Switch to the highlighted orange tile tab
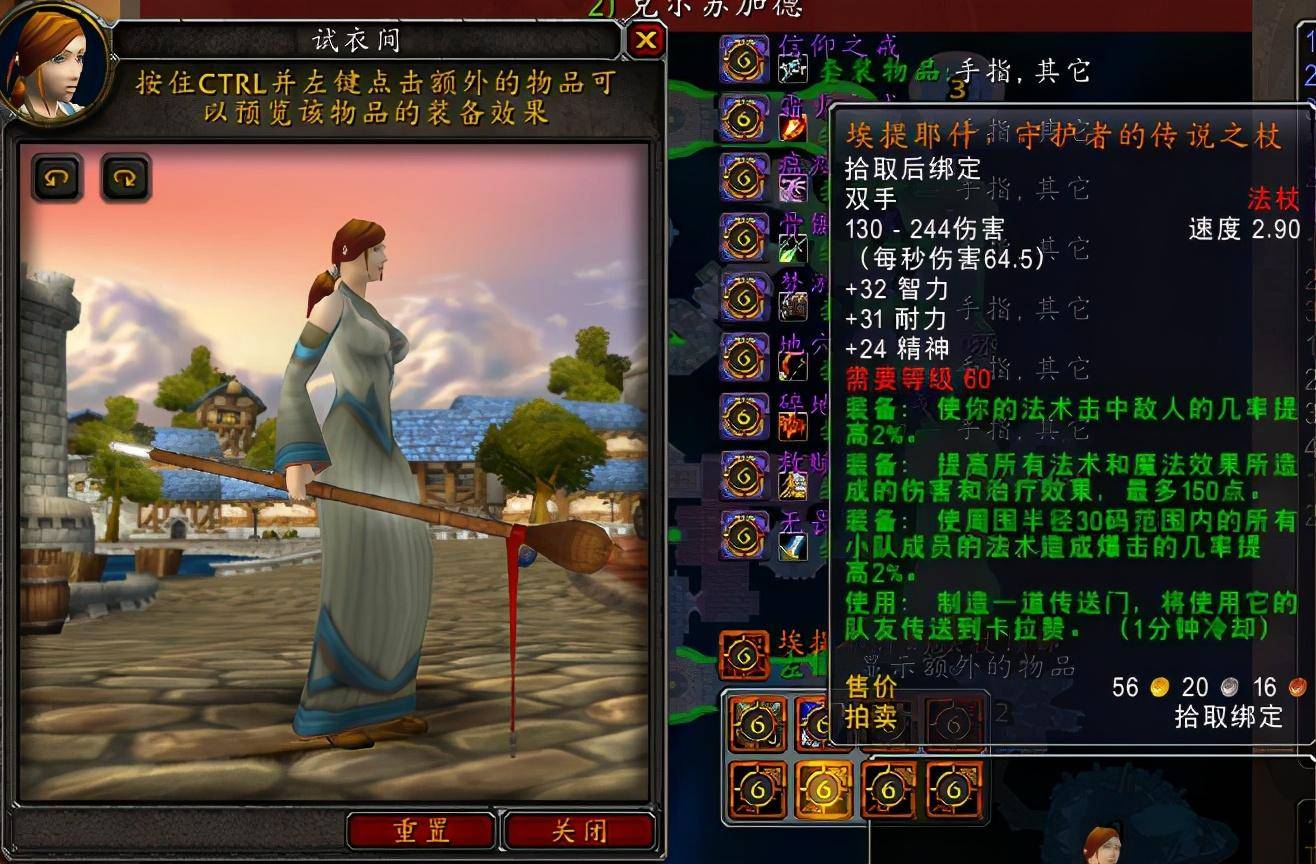The width and height of the screenshot is (1316, 864). tap(822, 788)
